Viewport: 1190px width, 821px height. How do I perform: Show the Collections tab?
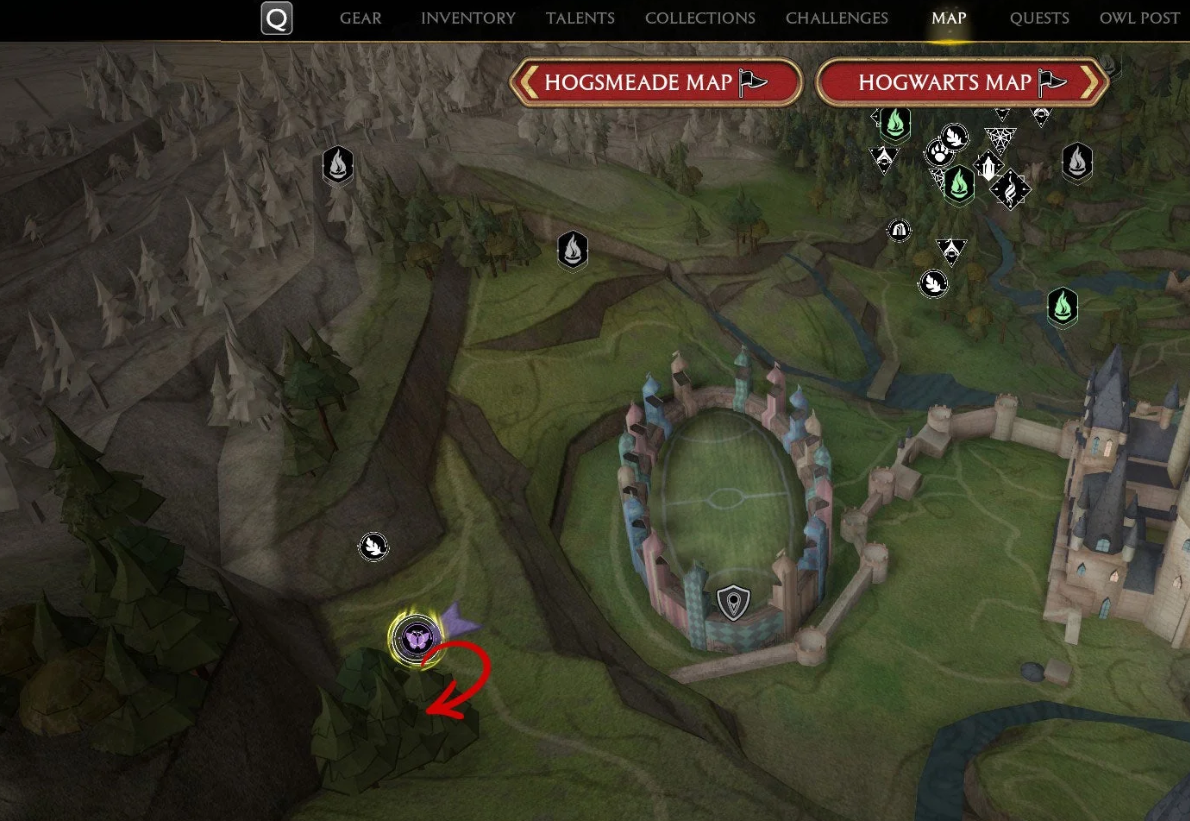(x=700, y=18)
